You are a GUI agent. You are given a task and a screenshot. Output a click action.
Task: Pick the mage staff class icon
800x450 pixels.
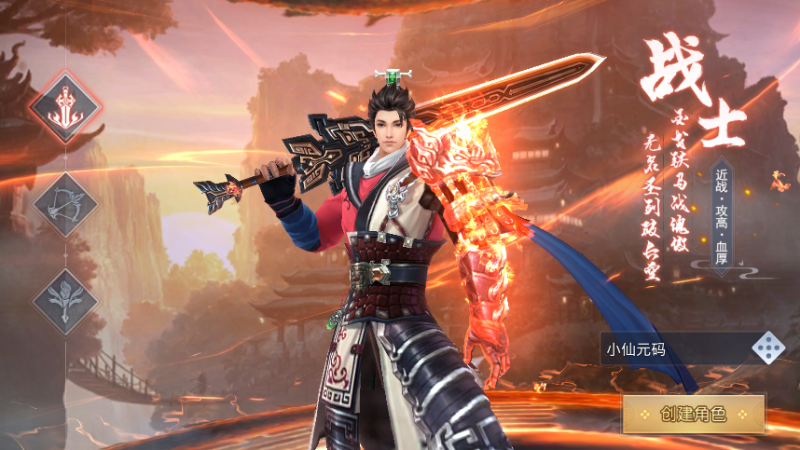(66, 301)
